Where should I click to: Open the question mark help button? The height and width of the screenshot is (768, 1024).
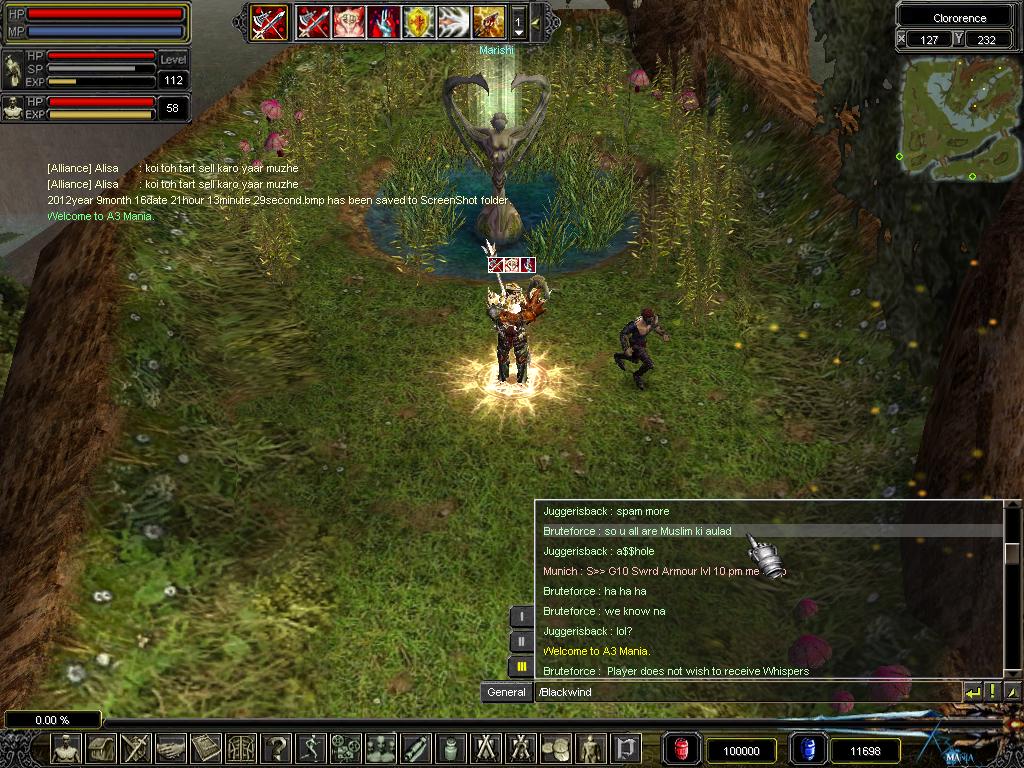pos(277,748)
